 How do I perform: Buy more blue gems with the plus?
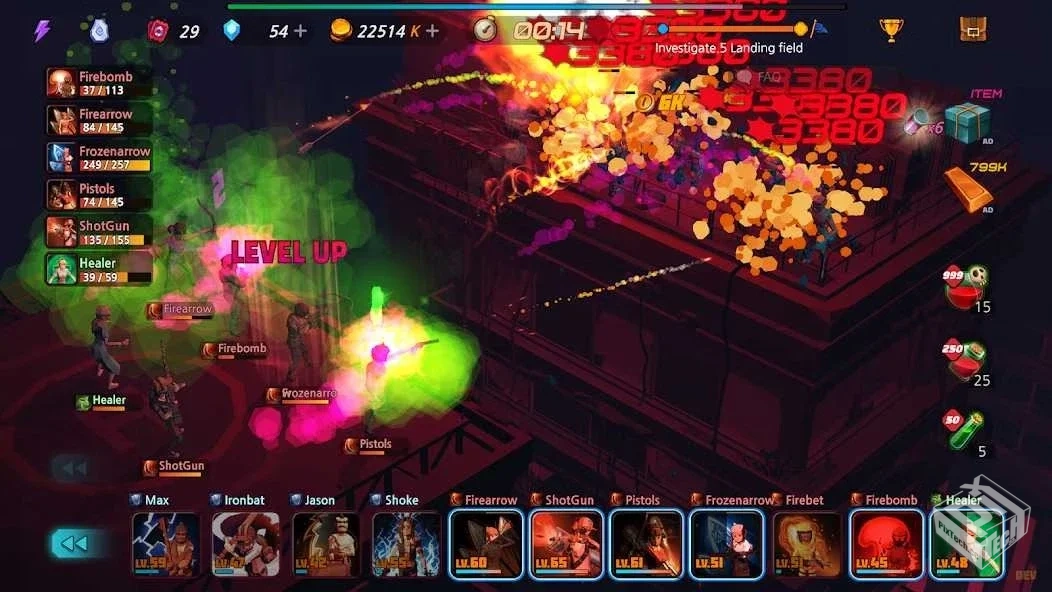click(x=300, y=31)
